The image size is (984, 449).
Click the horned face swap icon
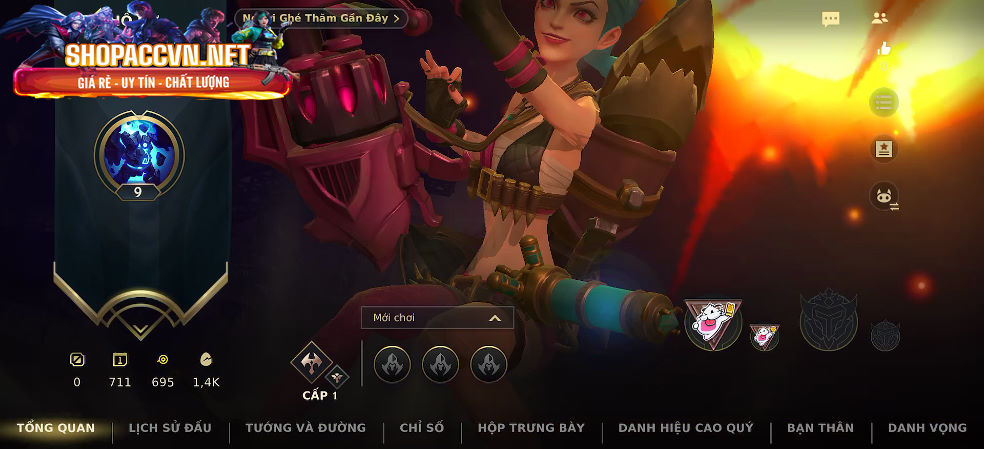coord(883,195)
